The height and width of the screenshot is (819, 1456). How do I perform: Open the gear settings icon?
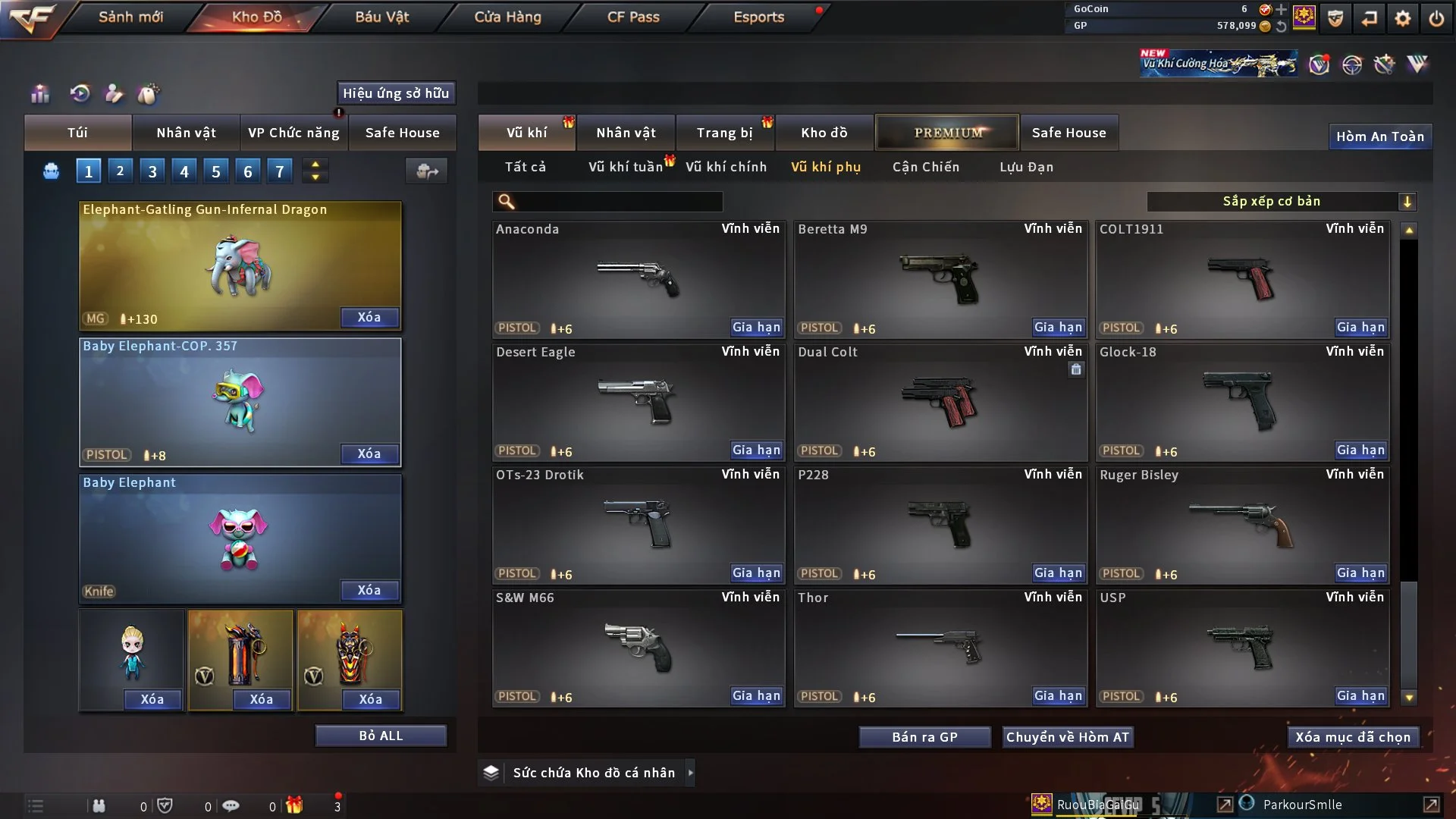point(1402,18)
